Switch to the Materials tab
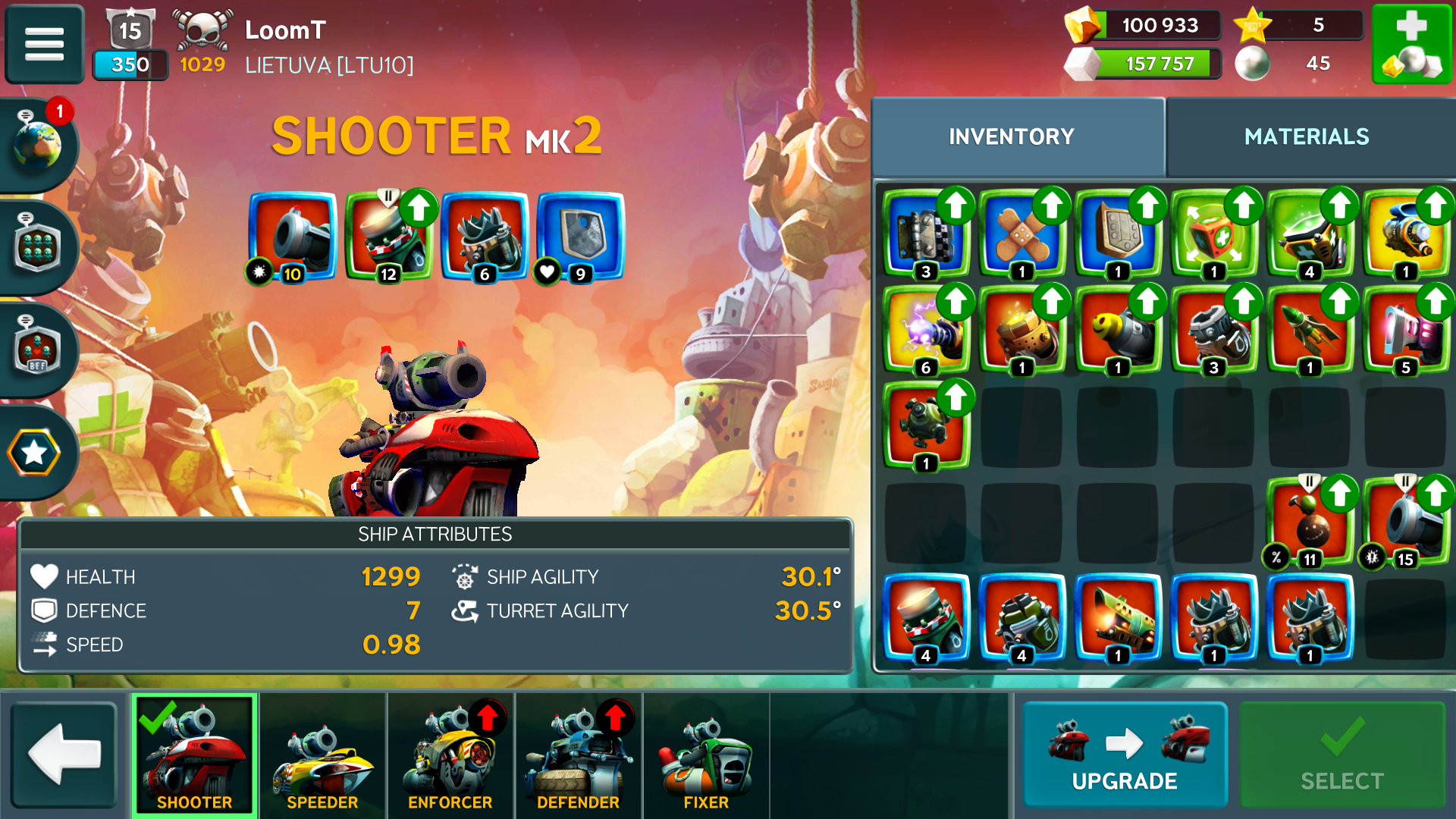Image resolution: width=1456 pixels, height=819 pixels. tap(1306, 136)
